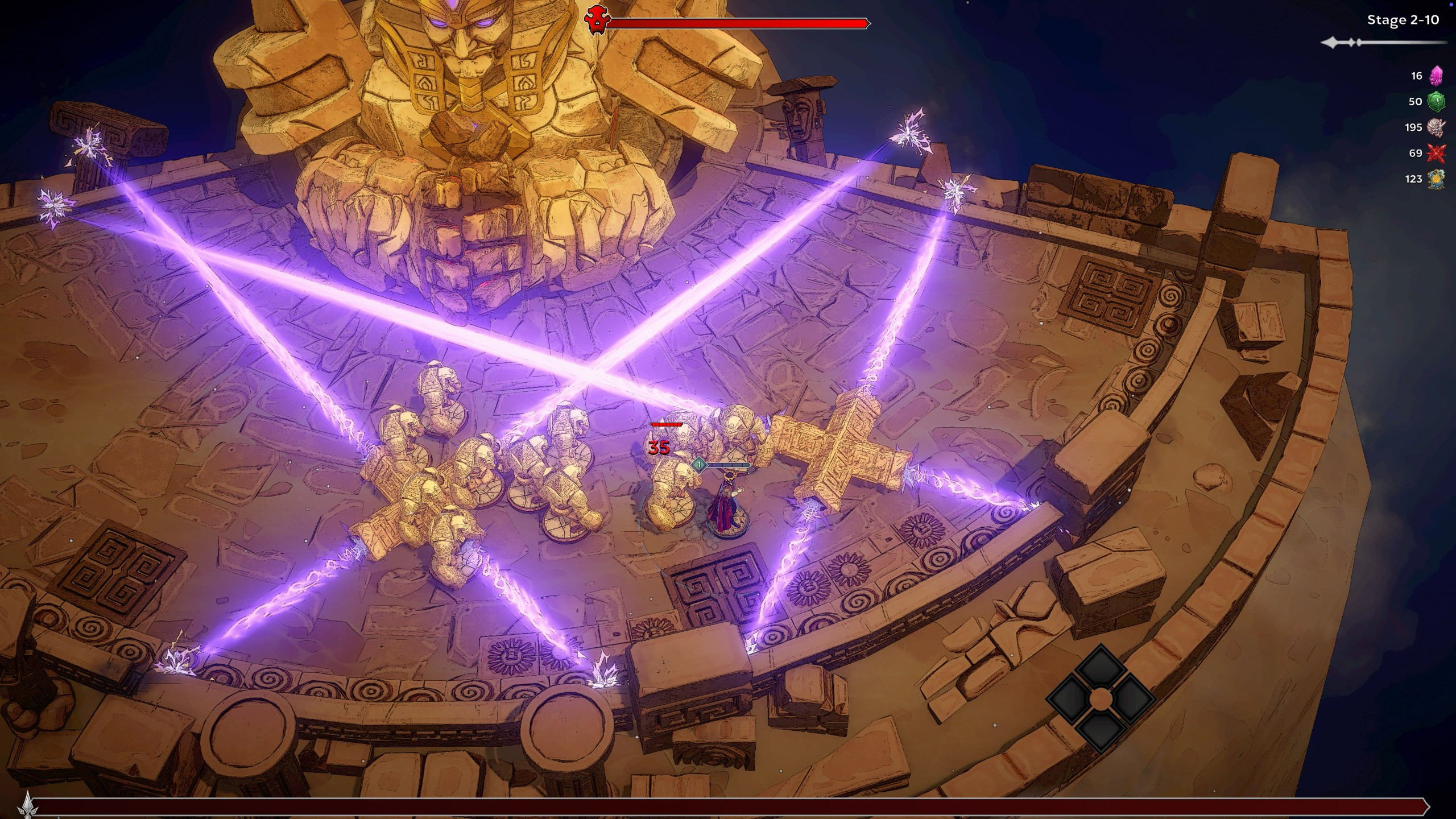This screenshot has height=819, width=1456.
Task: Click the pink crystal resource icon
Action: click(1437, 76)
